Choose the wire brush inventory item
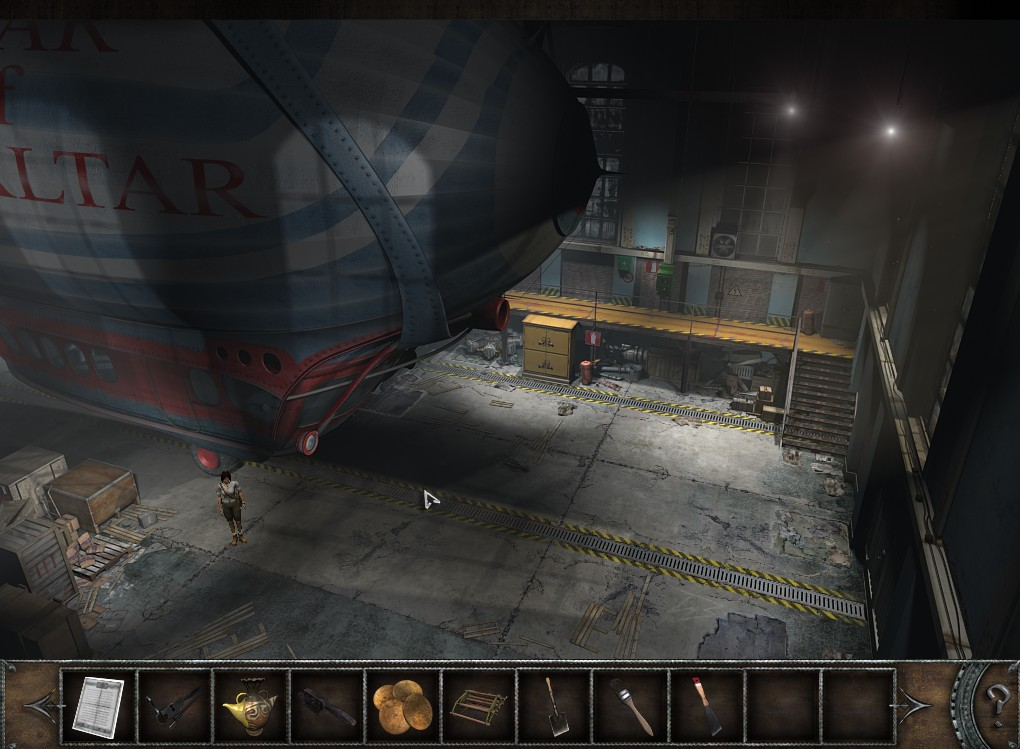The image size is (1020, 749). pyautogui.click(x=326, y=704)
